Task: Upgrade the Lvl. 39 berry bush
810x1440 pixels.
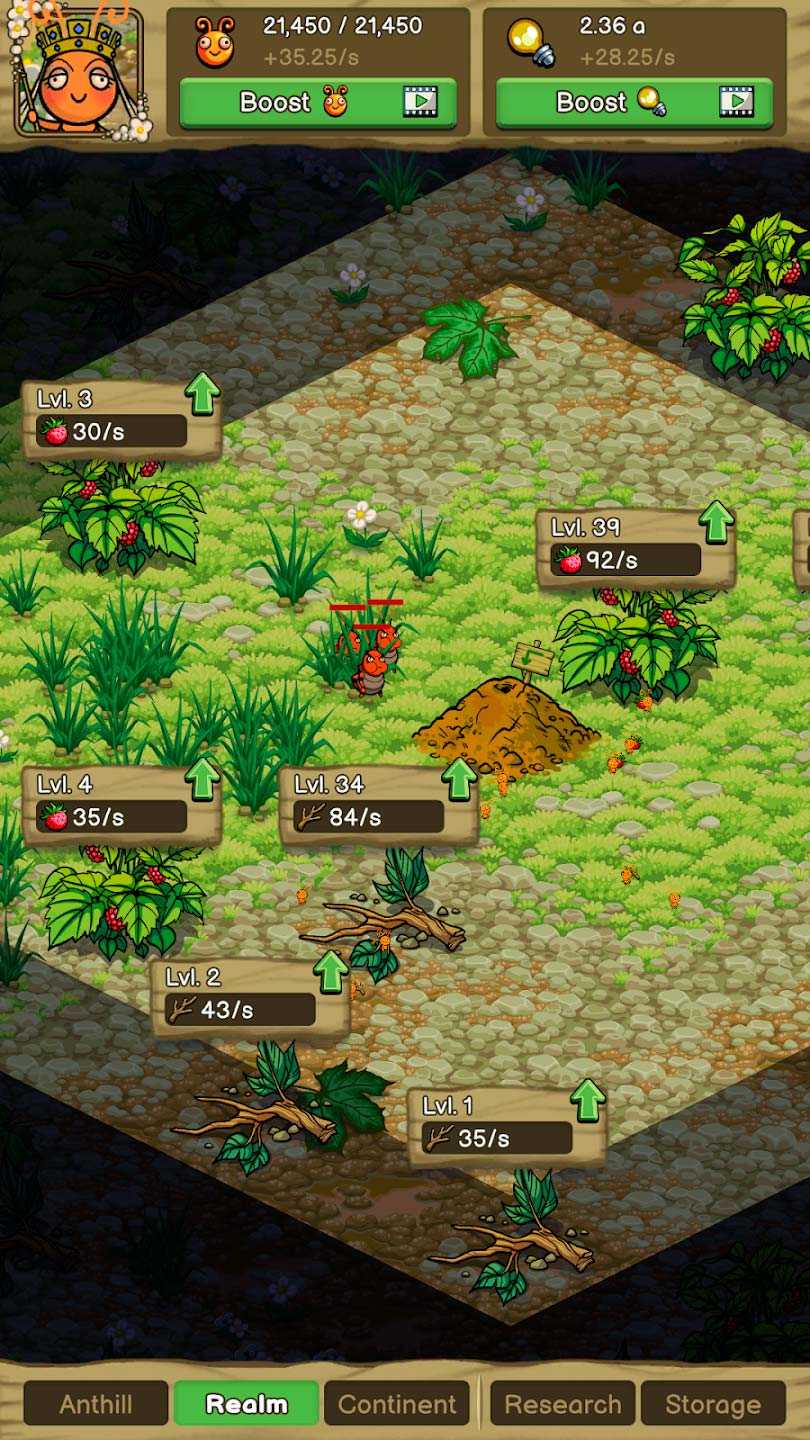Action: pyautogui.click(x=716, y=522)
